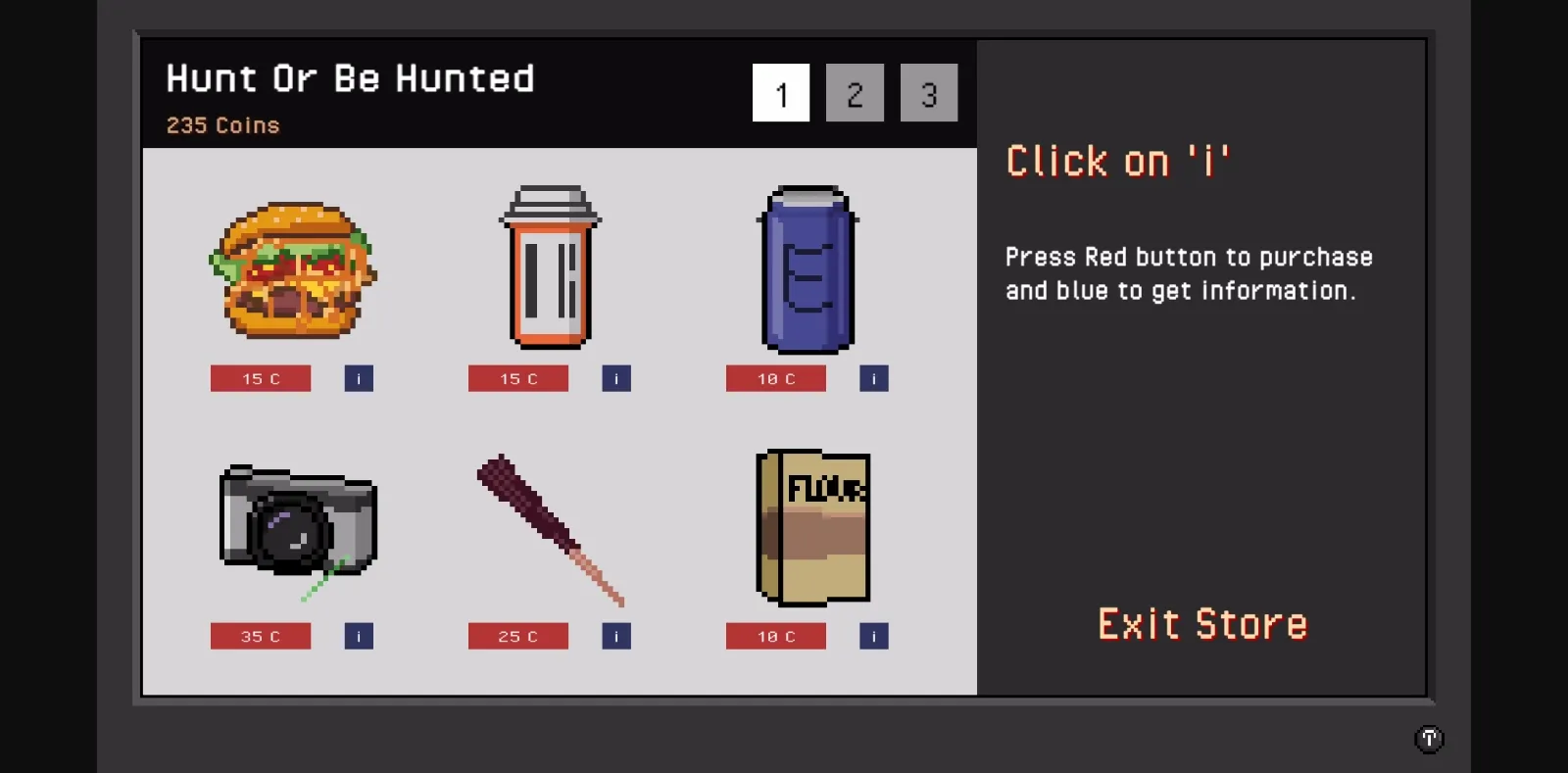Click the 235 Coins counter

222,124
